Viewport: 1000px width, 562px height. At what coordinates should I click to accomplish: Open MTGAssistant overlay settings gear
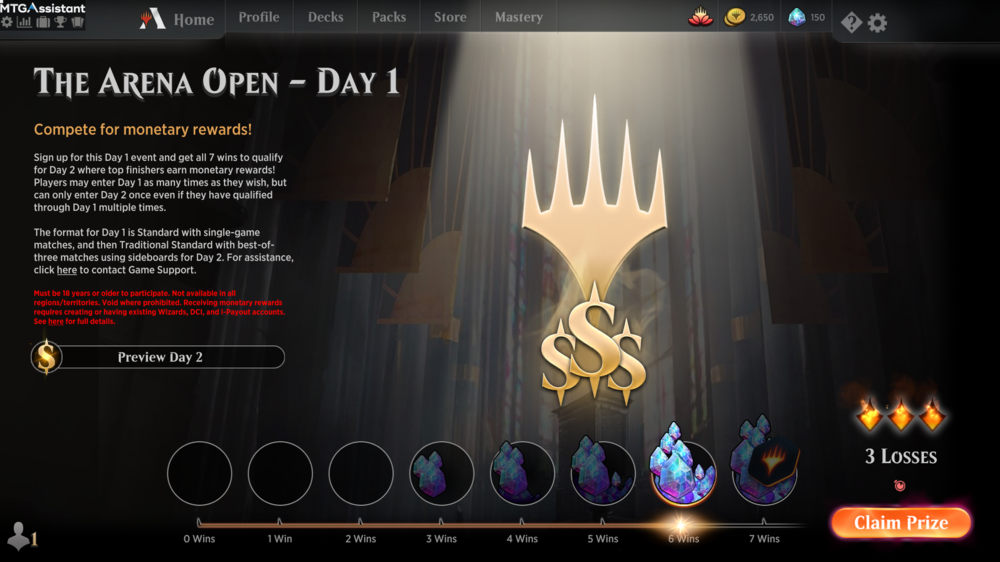coord(7,21)
